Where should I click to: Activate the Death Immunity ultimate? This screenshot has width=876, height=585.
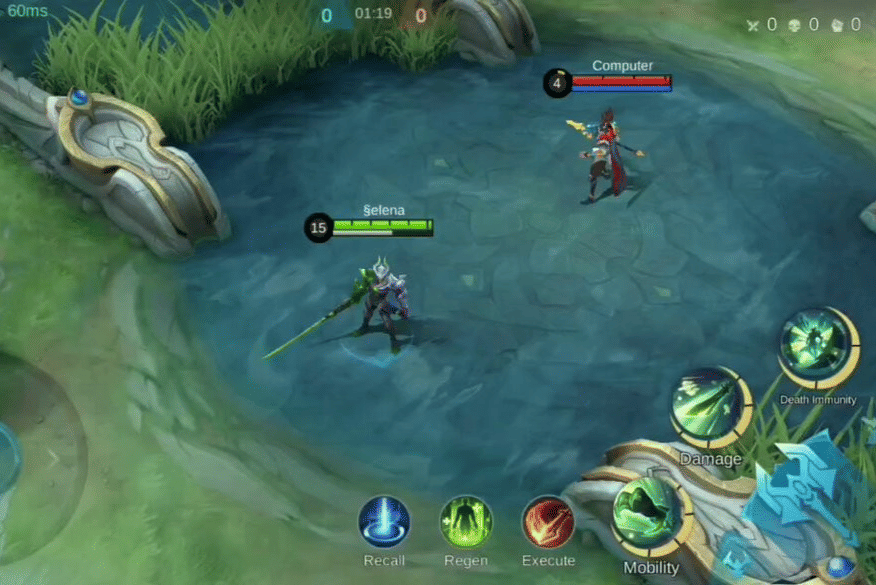818,348
